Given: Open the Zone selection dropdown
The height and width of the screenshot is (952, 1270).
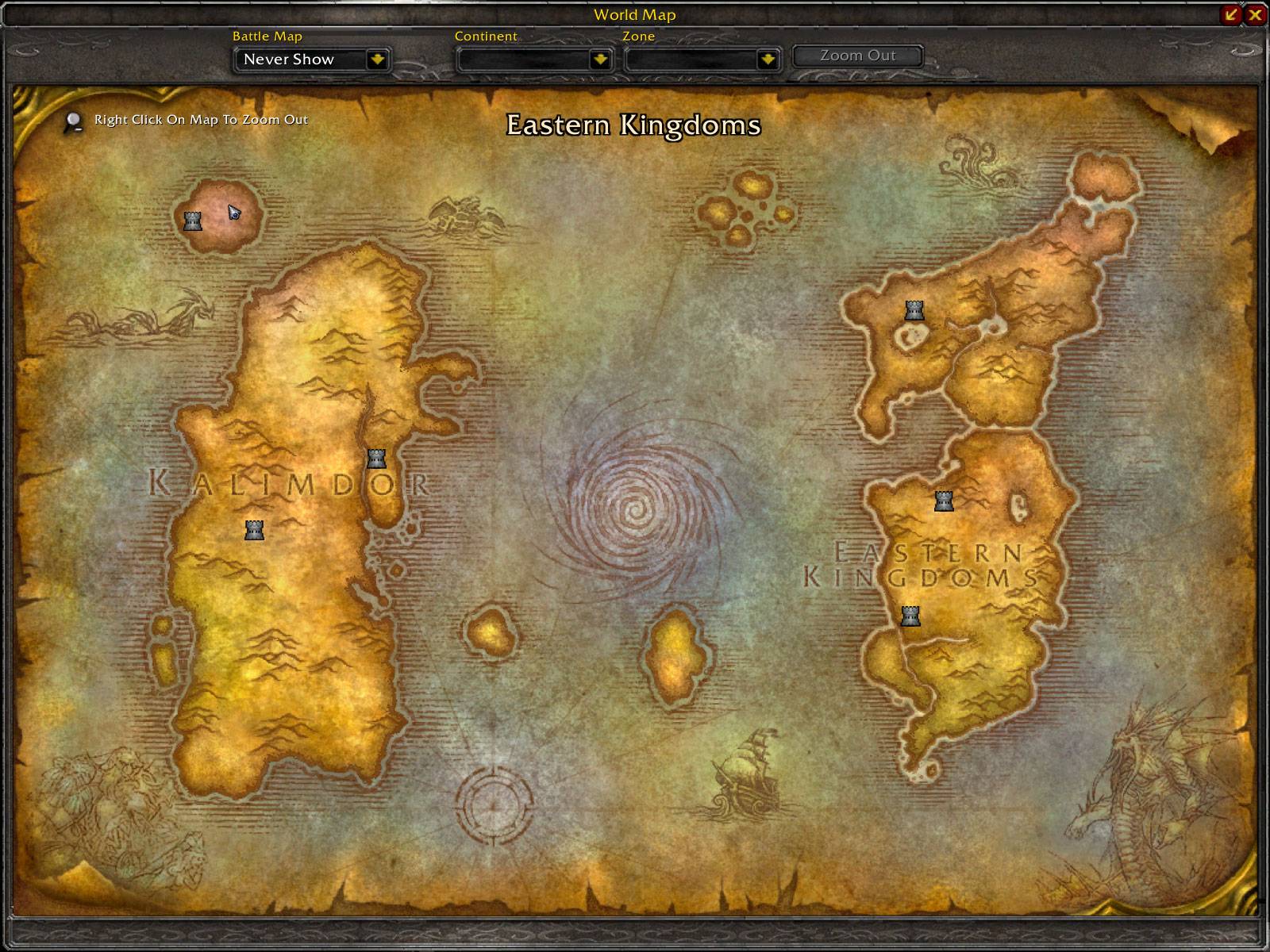Looking at the screenshot, I should (x=701, y=59).
